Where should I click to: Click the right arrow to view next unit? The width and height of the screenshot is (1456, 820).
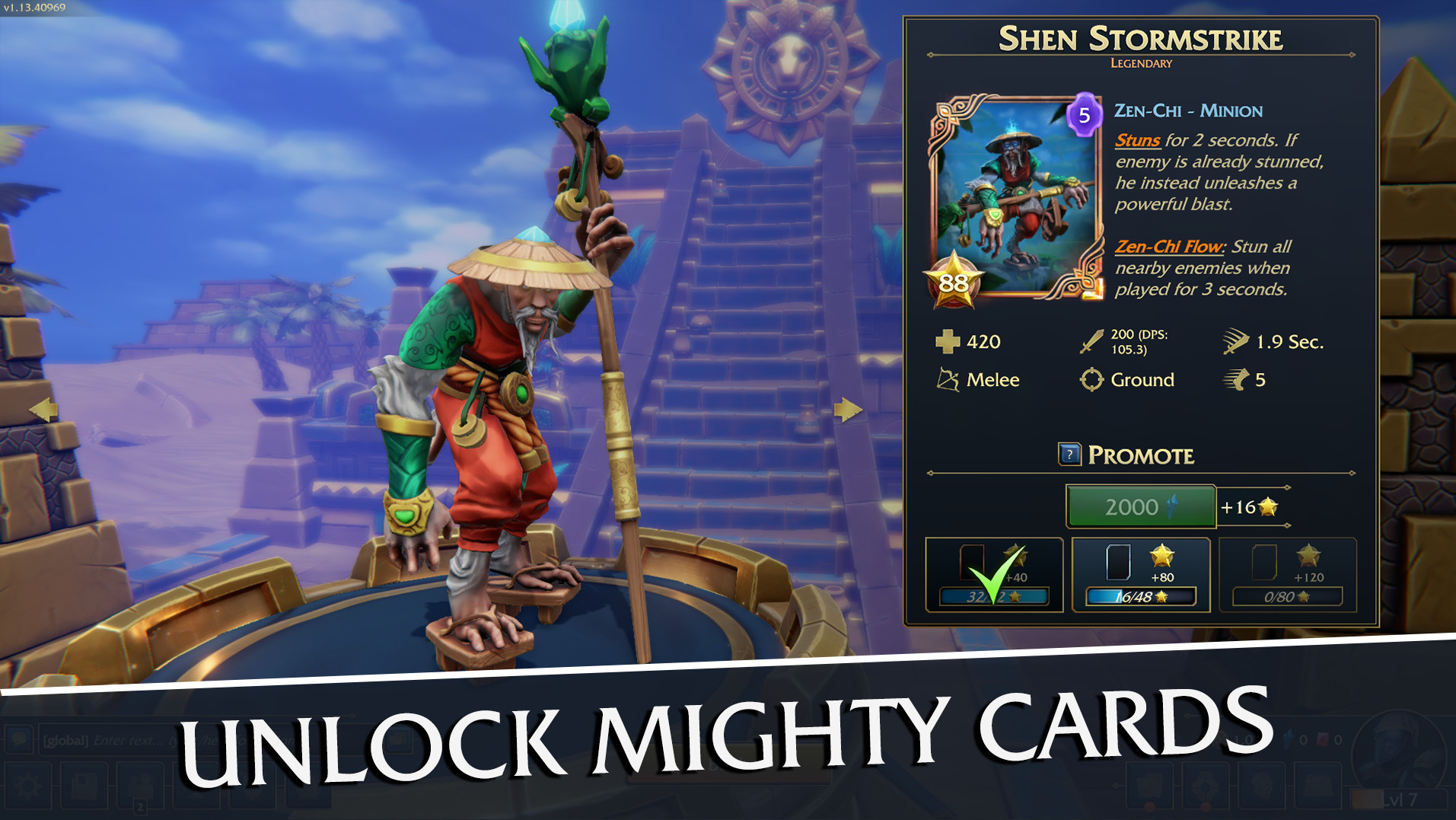[x=848, y=410]
